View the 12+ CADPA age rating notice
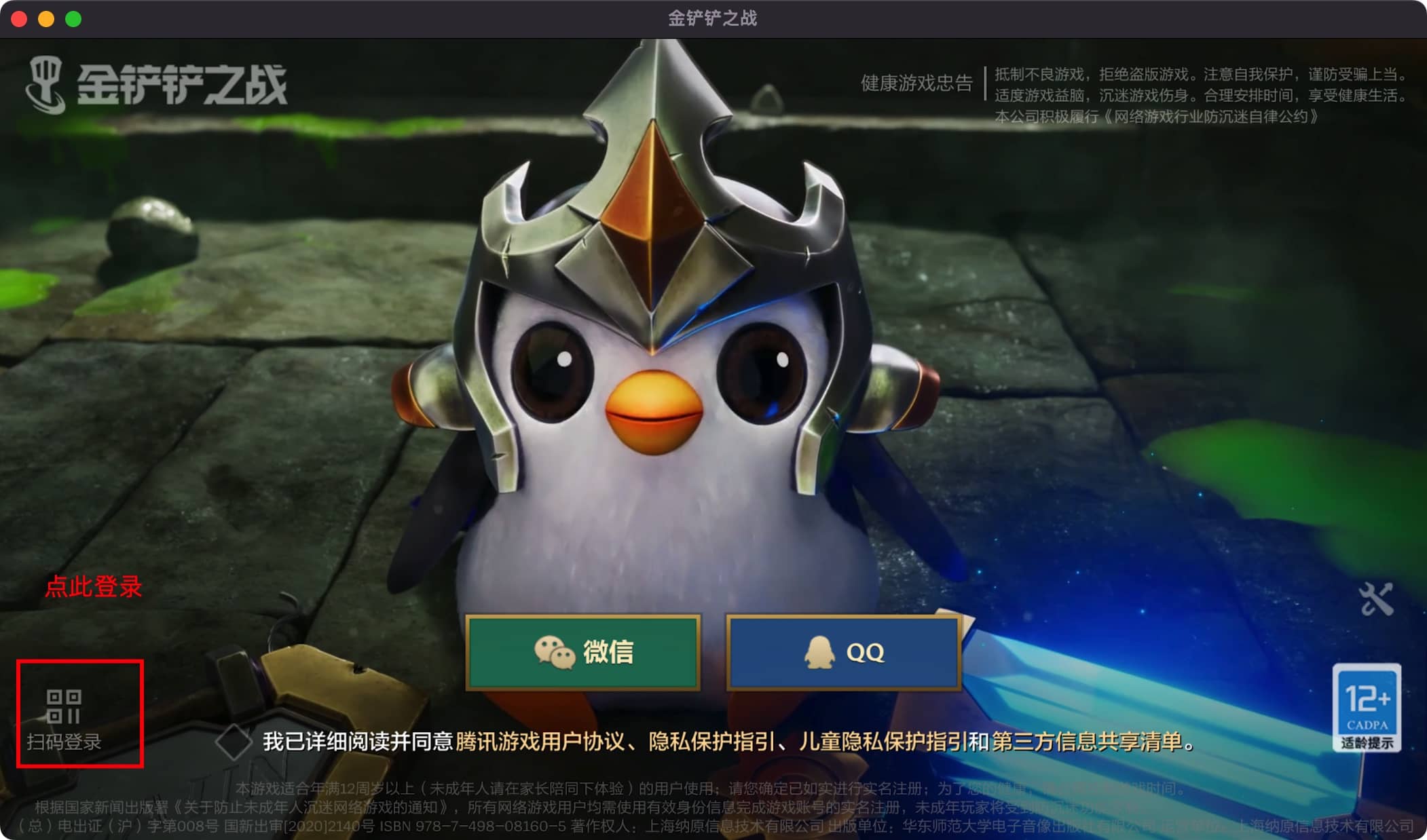 [x=1367, y=708]
